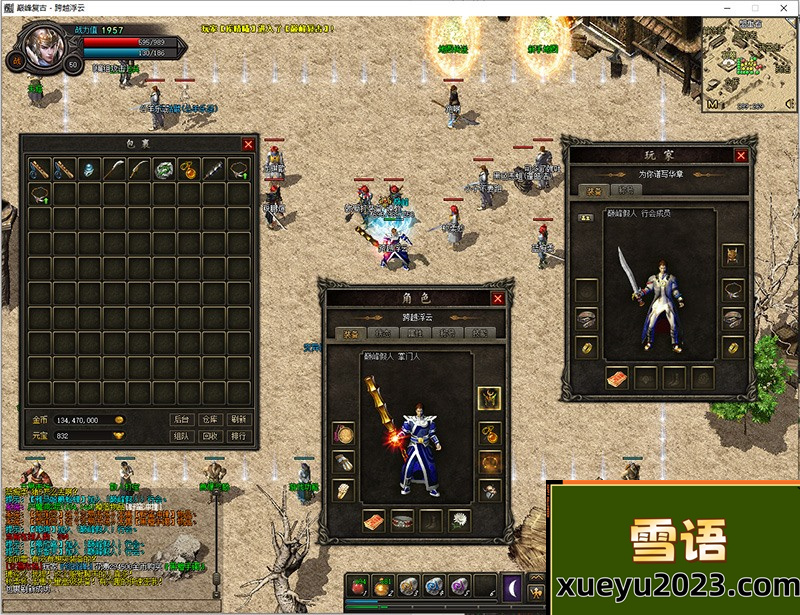This screenshot has width=800, height=615.
Task: Open the team (组队) button
Action: [181, 436]
